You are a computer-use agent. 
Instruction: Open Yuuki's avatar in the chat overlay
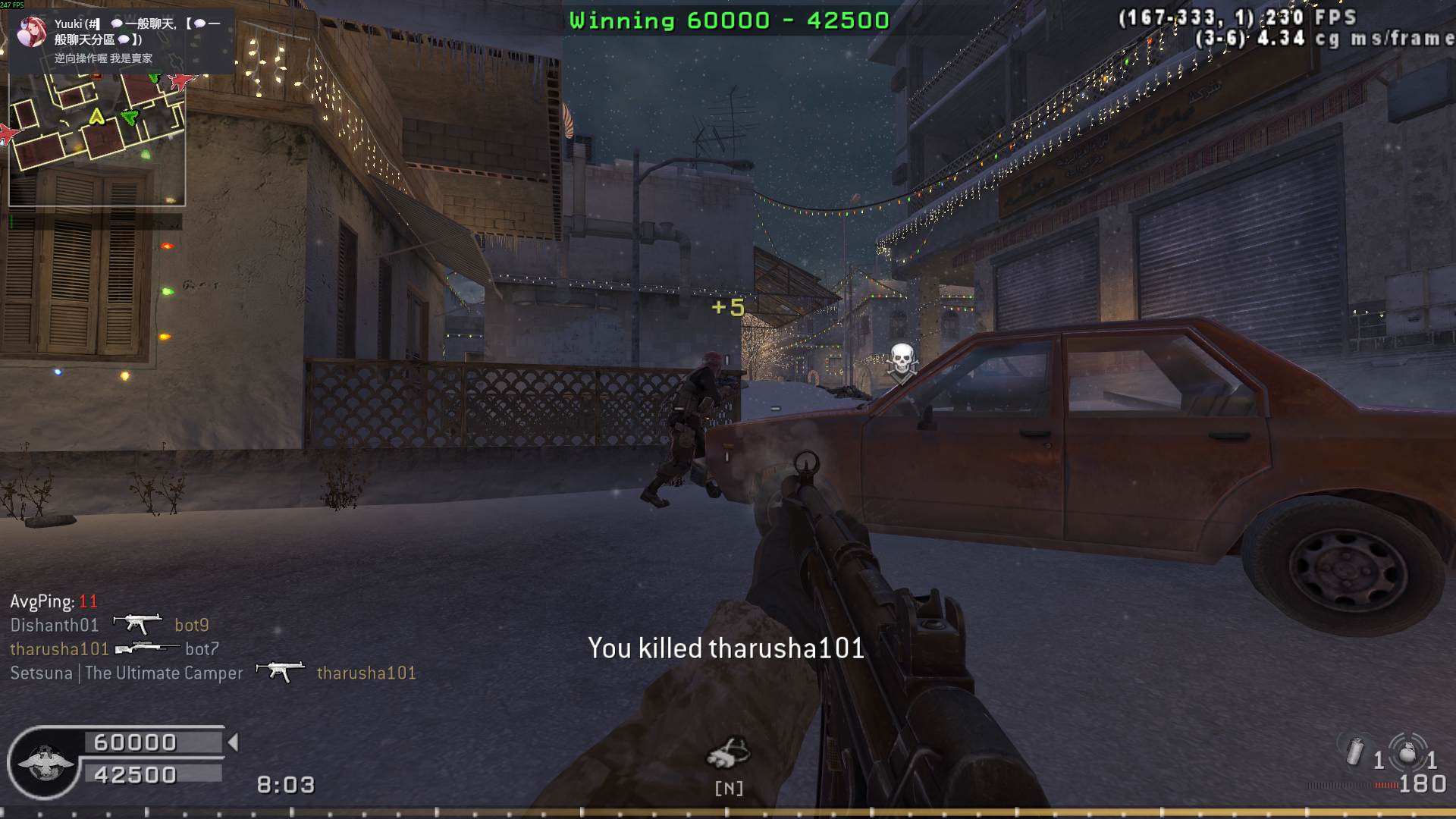pos(32,32)
